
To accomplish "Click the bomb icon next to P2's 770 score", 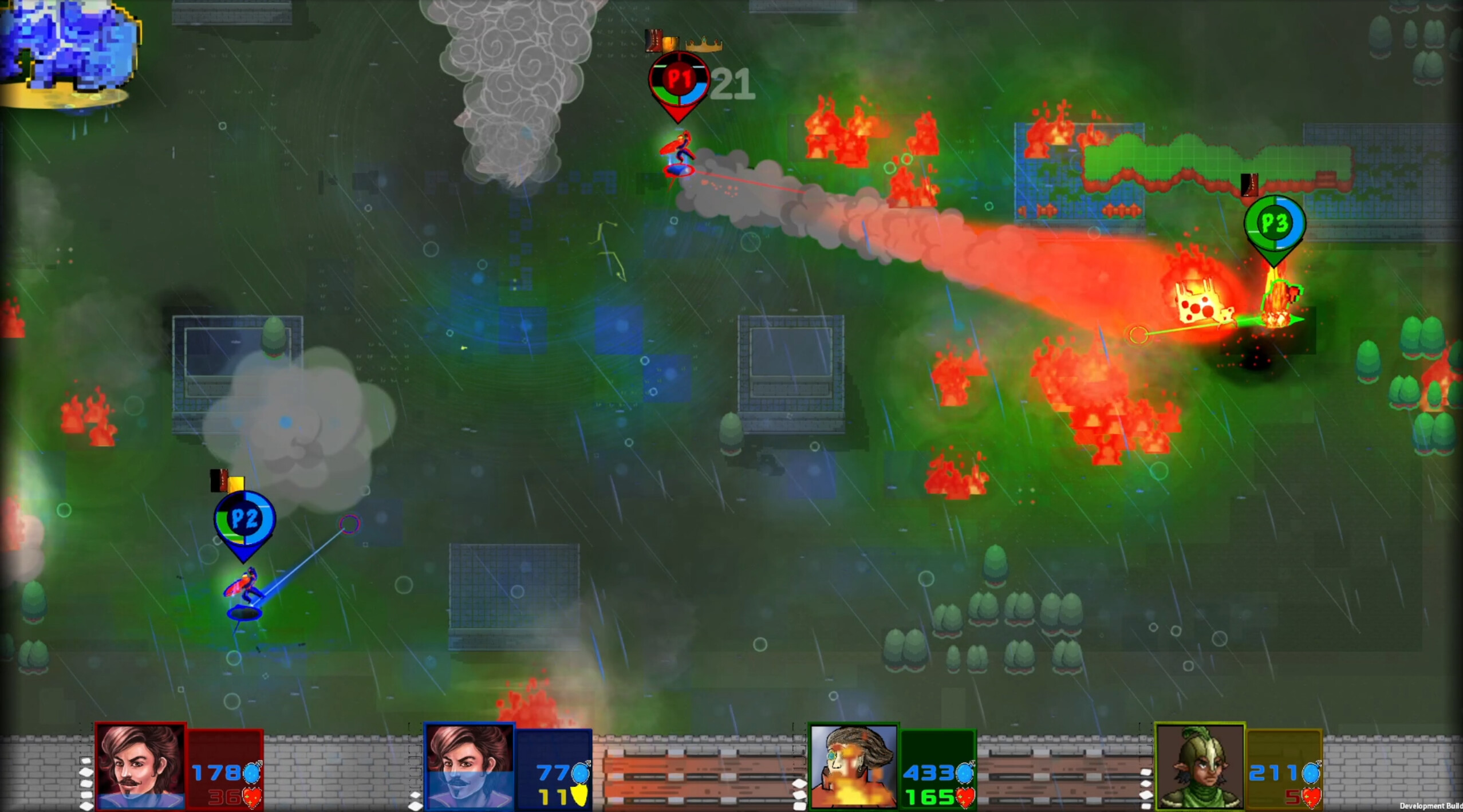I will point(581,772).
